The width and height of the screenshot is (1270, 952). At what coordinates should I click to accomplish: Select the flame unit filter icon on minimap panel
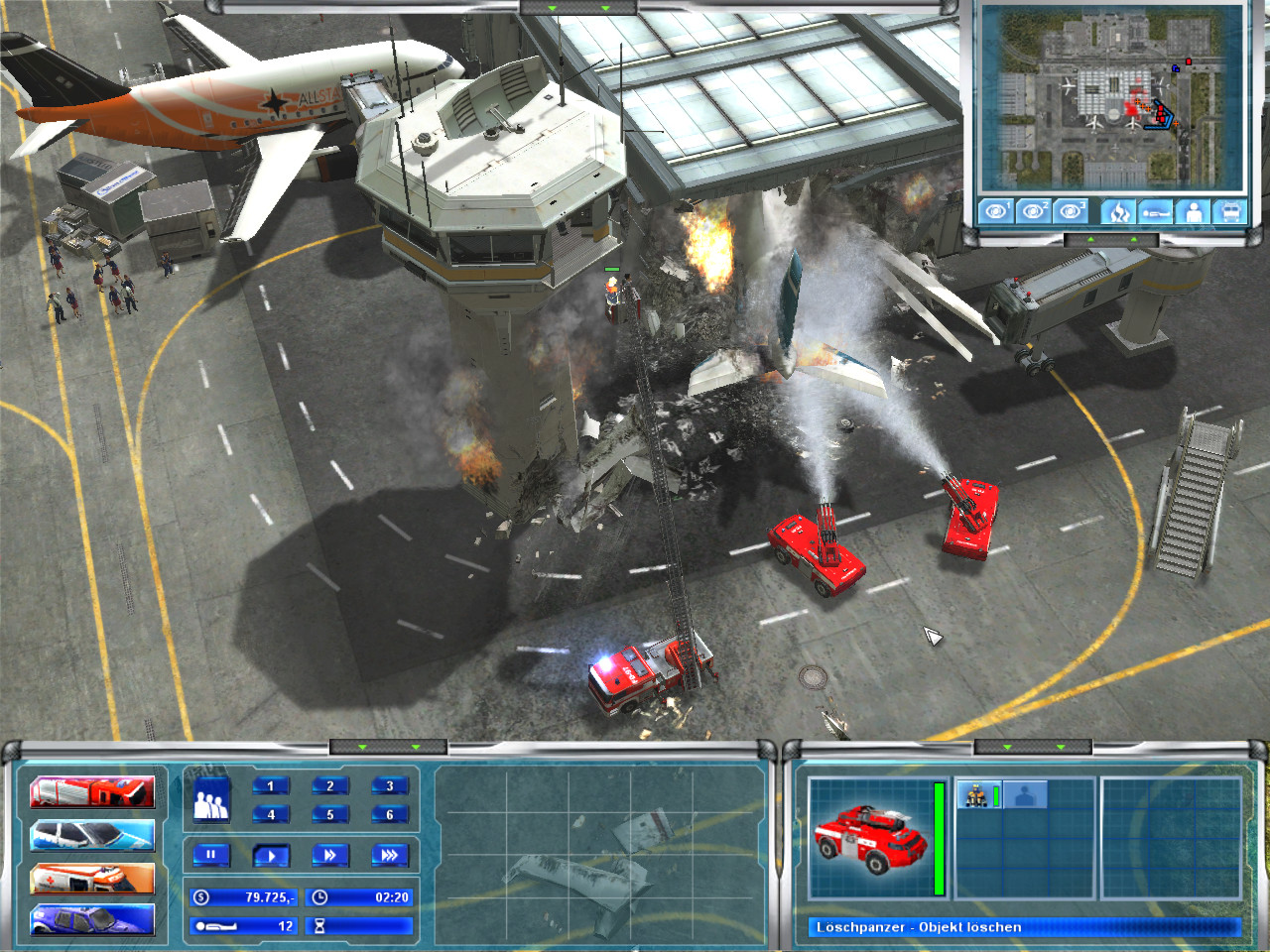pos(1119,212)
